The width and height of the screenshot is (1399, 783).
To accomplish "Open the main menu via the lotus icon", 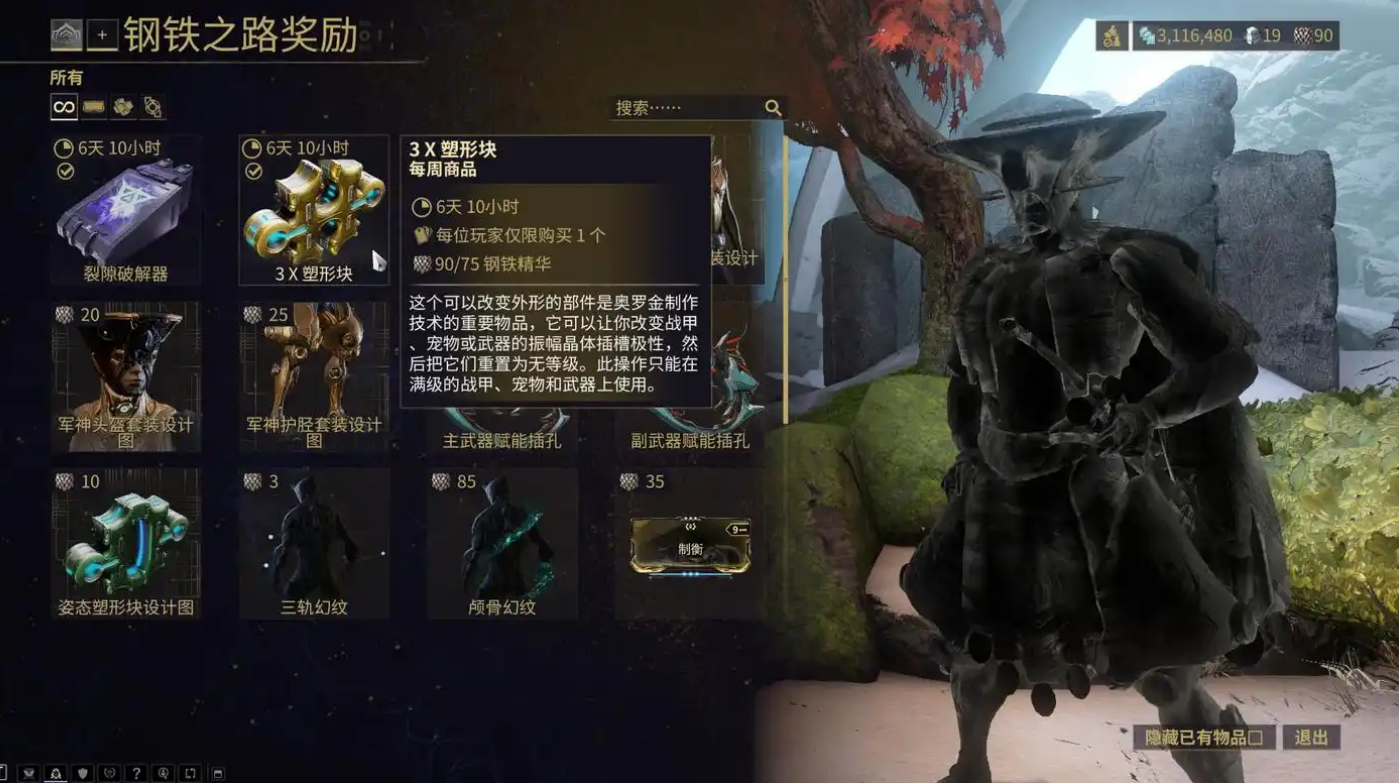I will 67,36.
